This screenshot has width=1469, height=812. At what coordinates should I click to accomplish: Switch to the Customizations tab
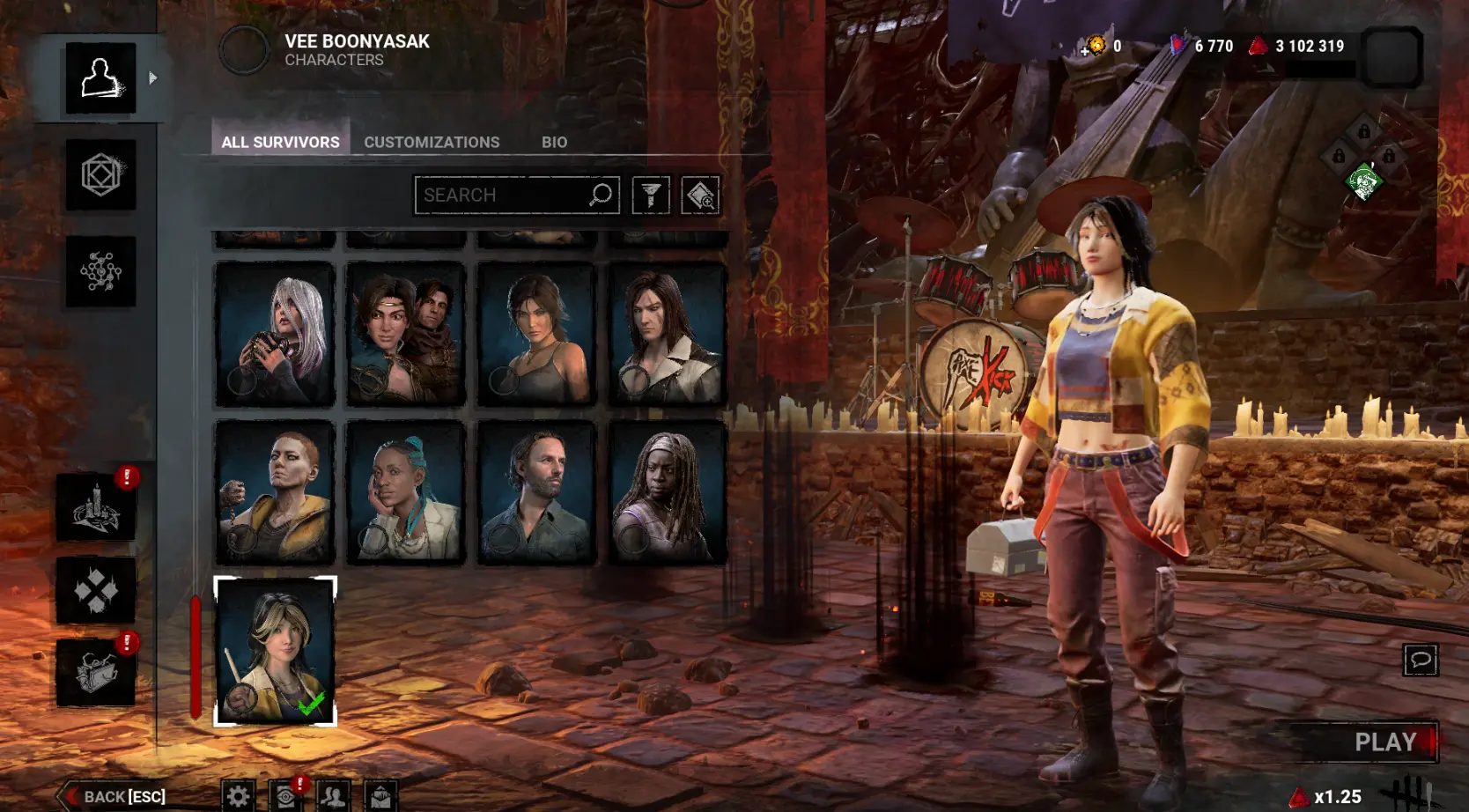[x=432, y=142]
